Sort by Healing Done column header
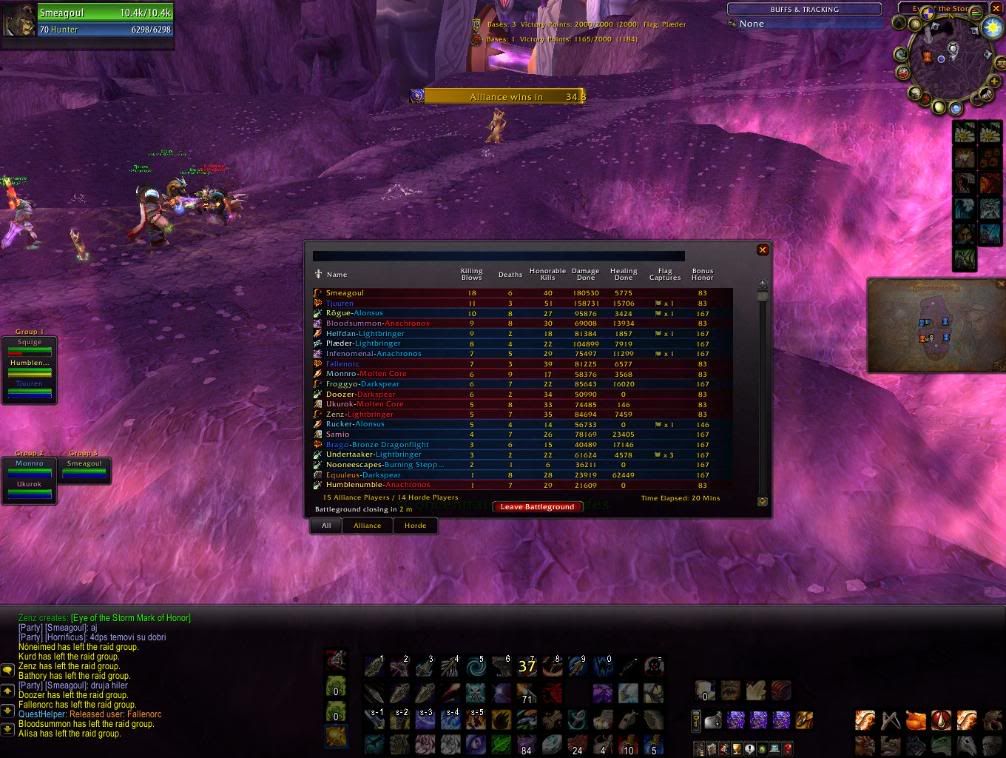Screen dimensions: 1006x758 pos(623,273)
